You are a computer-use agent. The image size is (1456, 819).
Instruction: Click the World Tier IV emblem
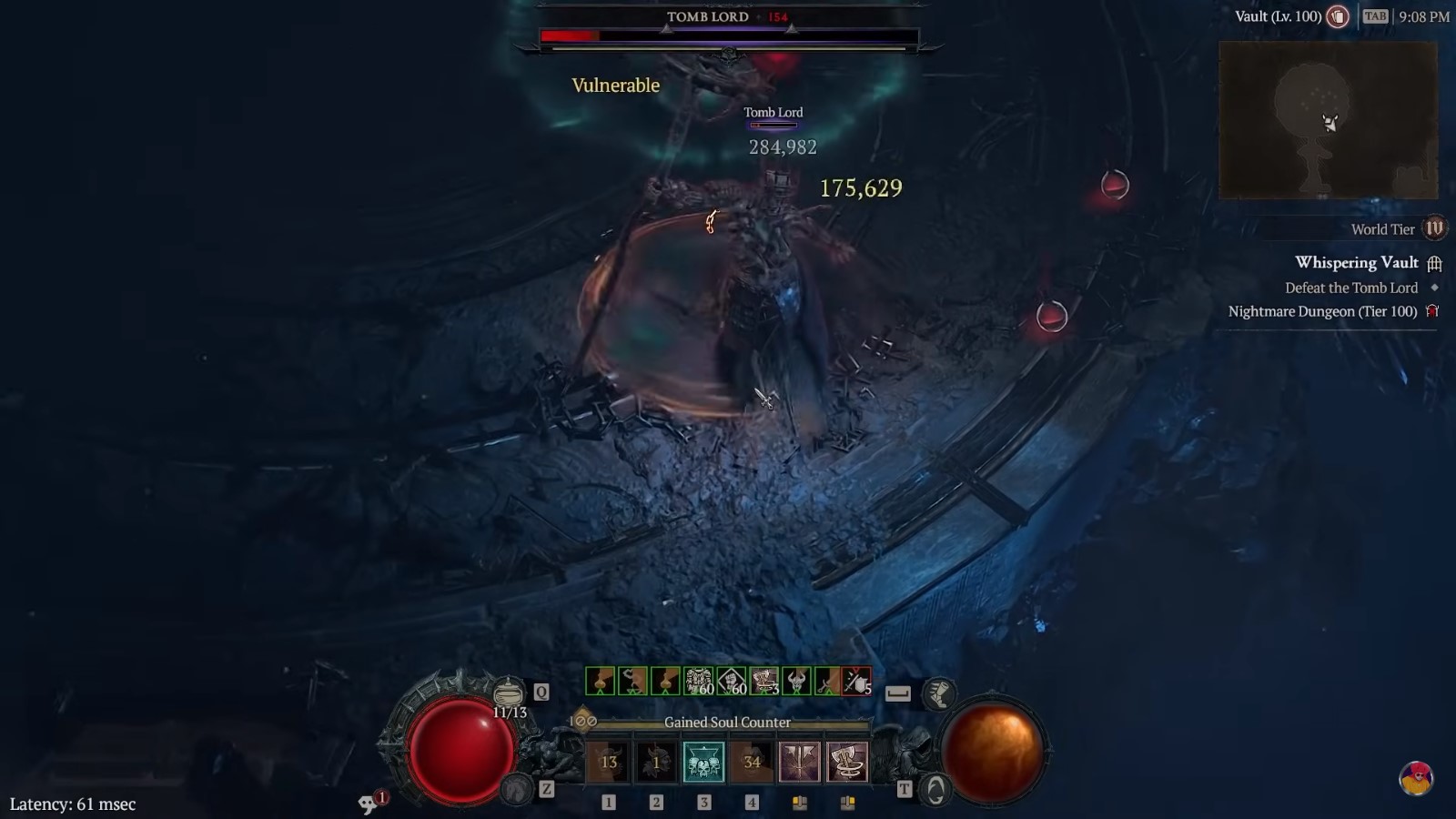(1433, 230)
